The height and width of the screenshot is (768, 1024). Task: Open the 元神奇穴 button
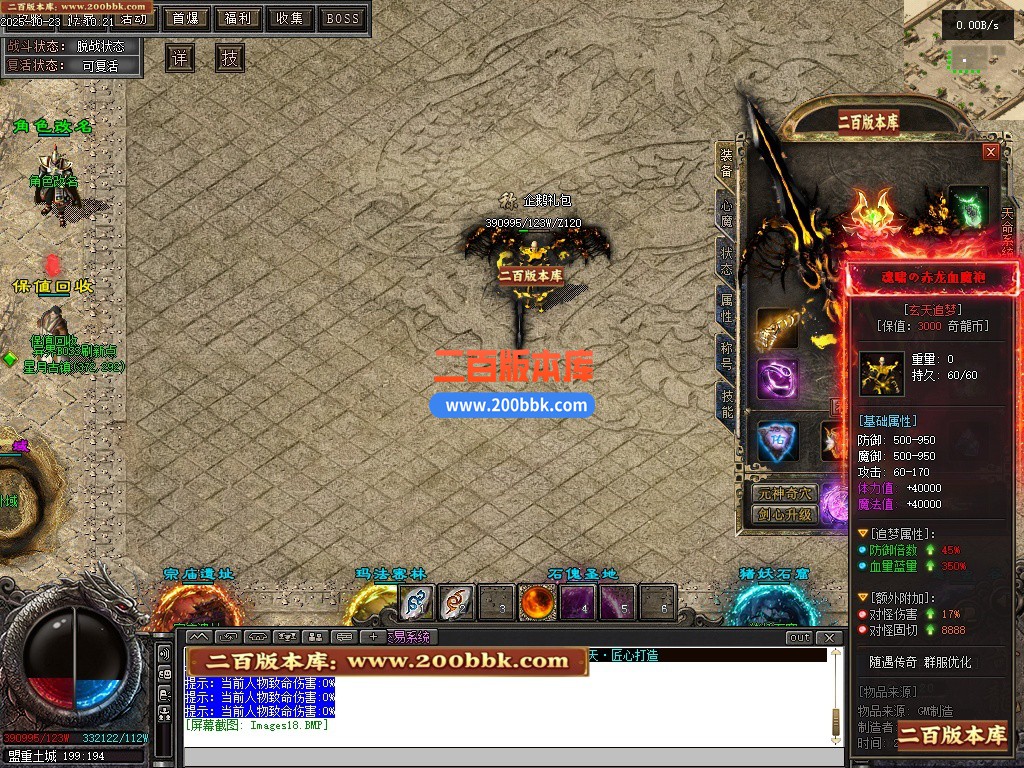point(785,494)
